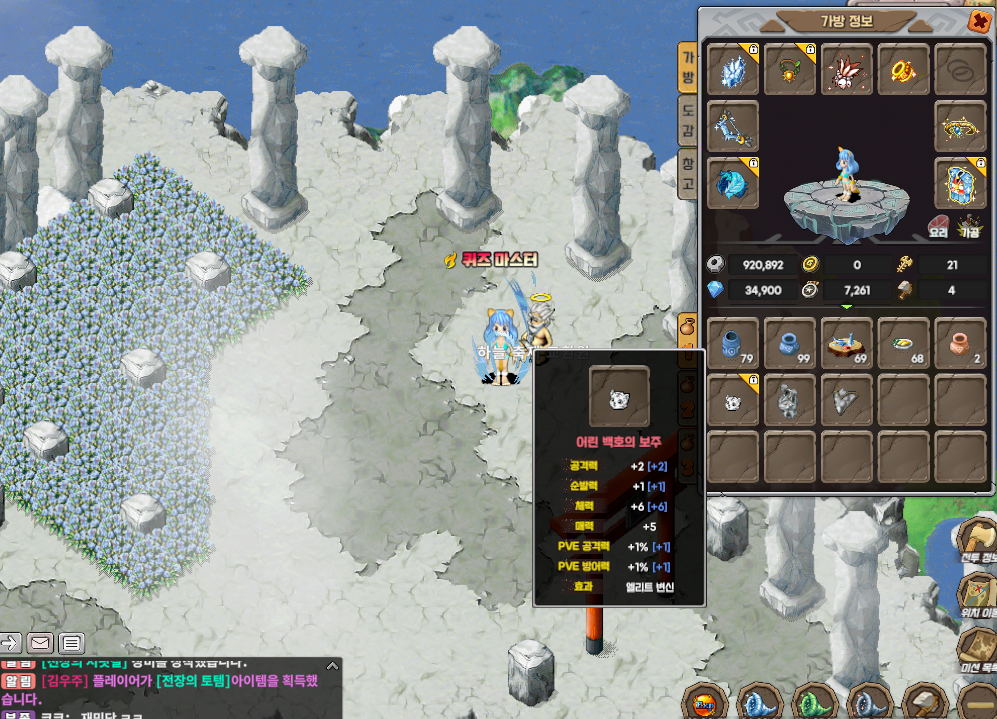Close the 가방 정보 bag window
The image size is (997, 719).
coord(977,21)
